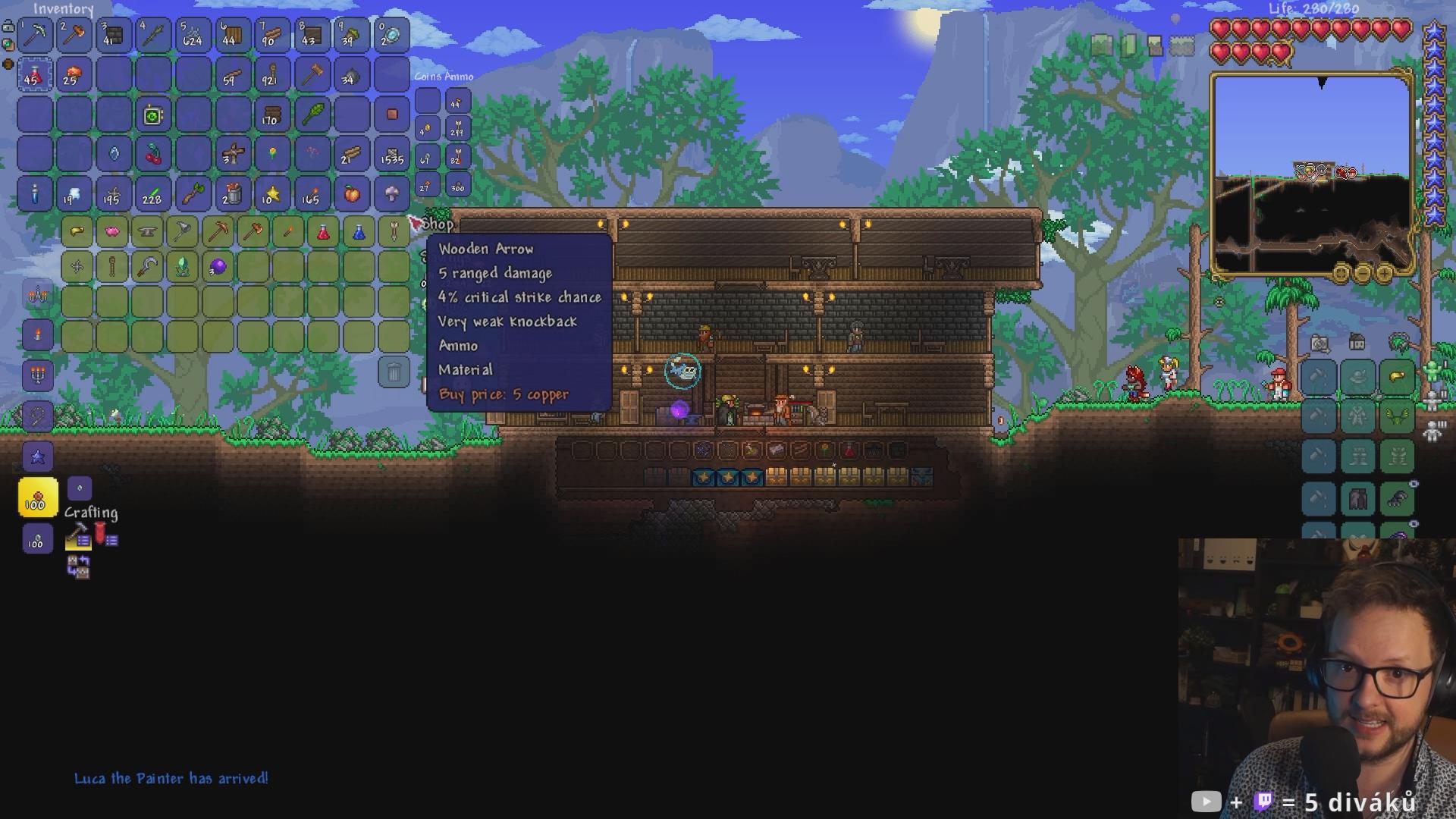Buy the iron anvil from the shop
Viewport: 1456px width, 819px height.
[147, 231]
